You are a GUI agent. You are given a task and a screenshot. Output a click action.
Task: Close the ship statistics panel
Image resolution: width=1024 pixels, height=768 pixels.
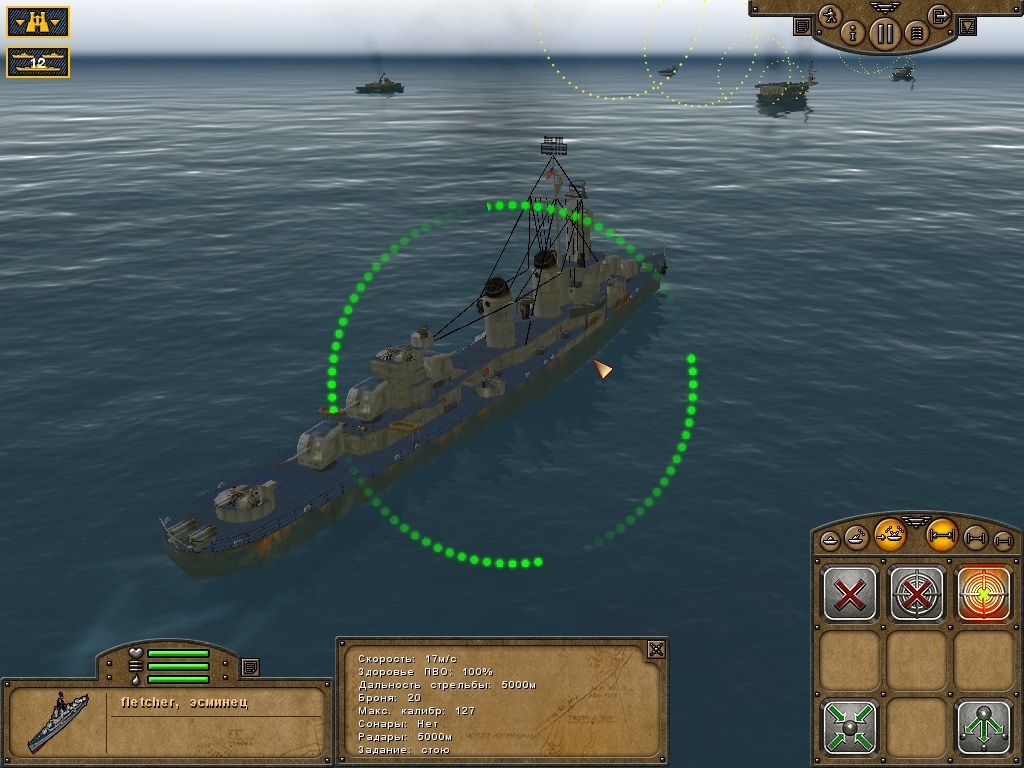pos(655,649)
